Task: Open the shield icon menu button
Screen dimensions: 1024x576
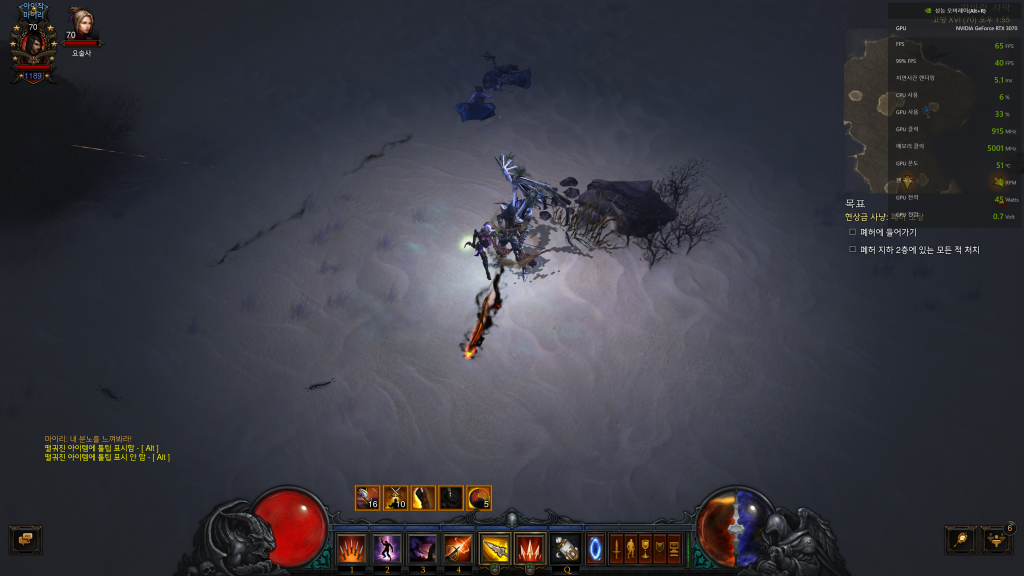Action: (659, 548)
